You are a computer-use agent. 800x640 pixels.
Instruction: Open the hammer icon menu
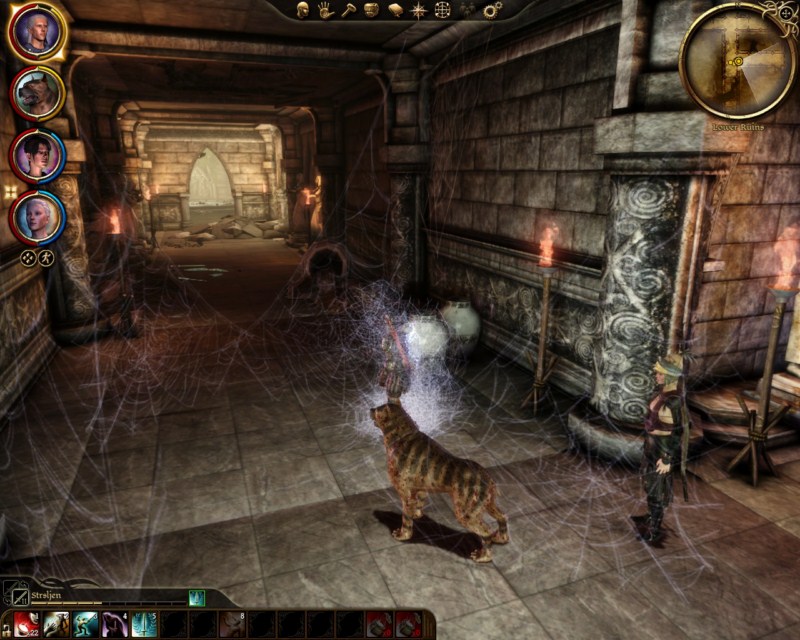click(348, 10)
